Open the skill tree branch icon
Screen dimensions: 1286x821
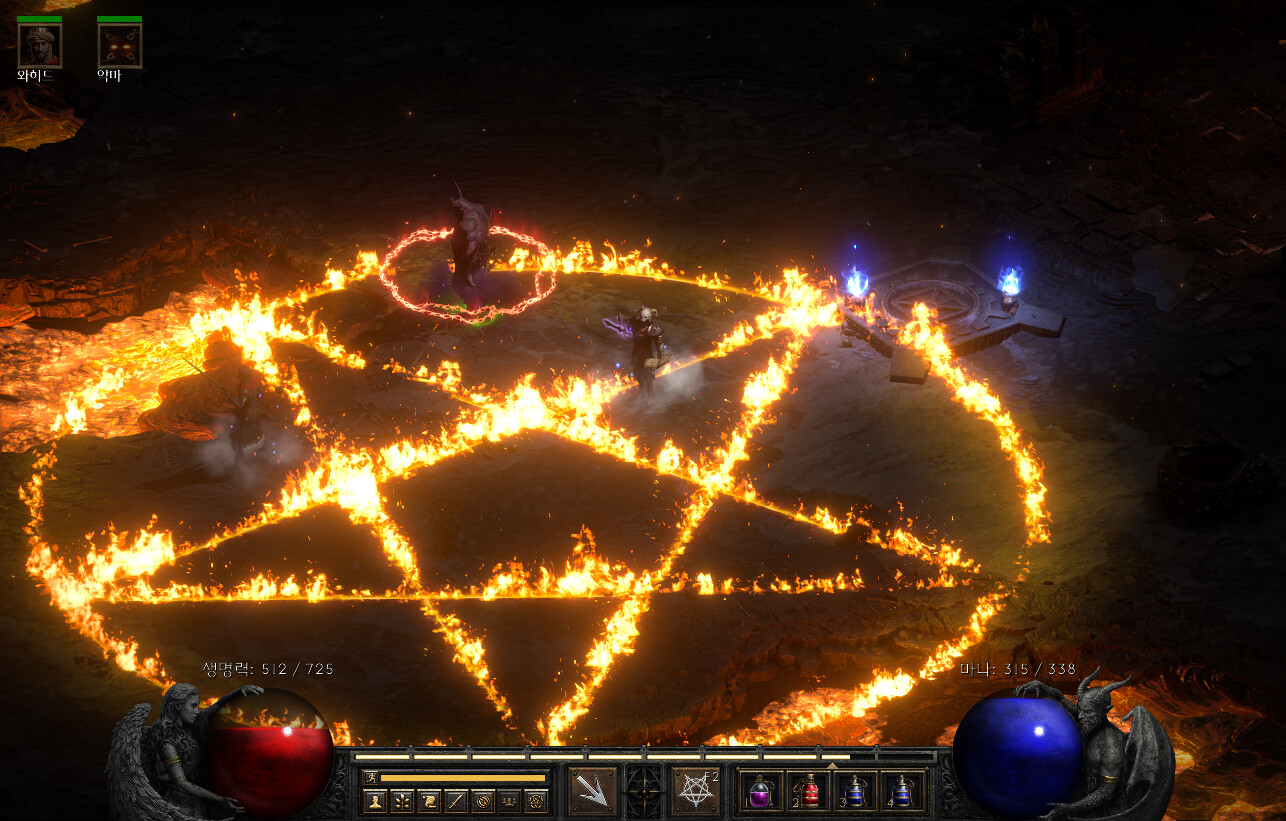(x=402, y=800)
